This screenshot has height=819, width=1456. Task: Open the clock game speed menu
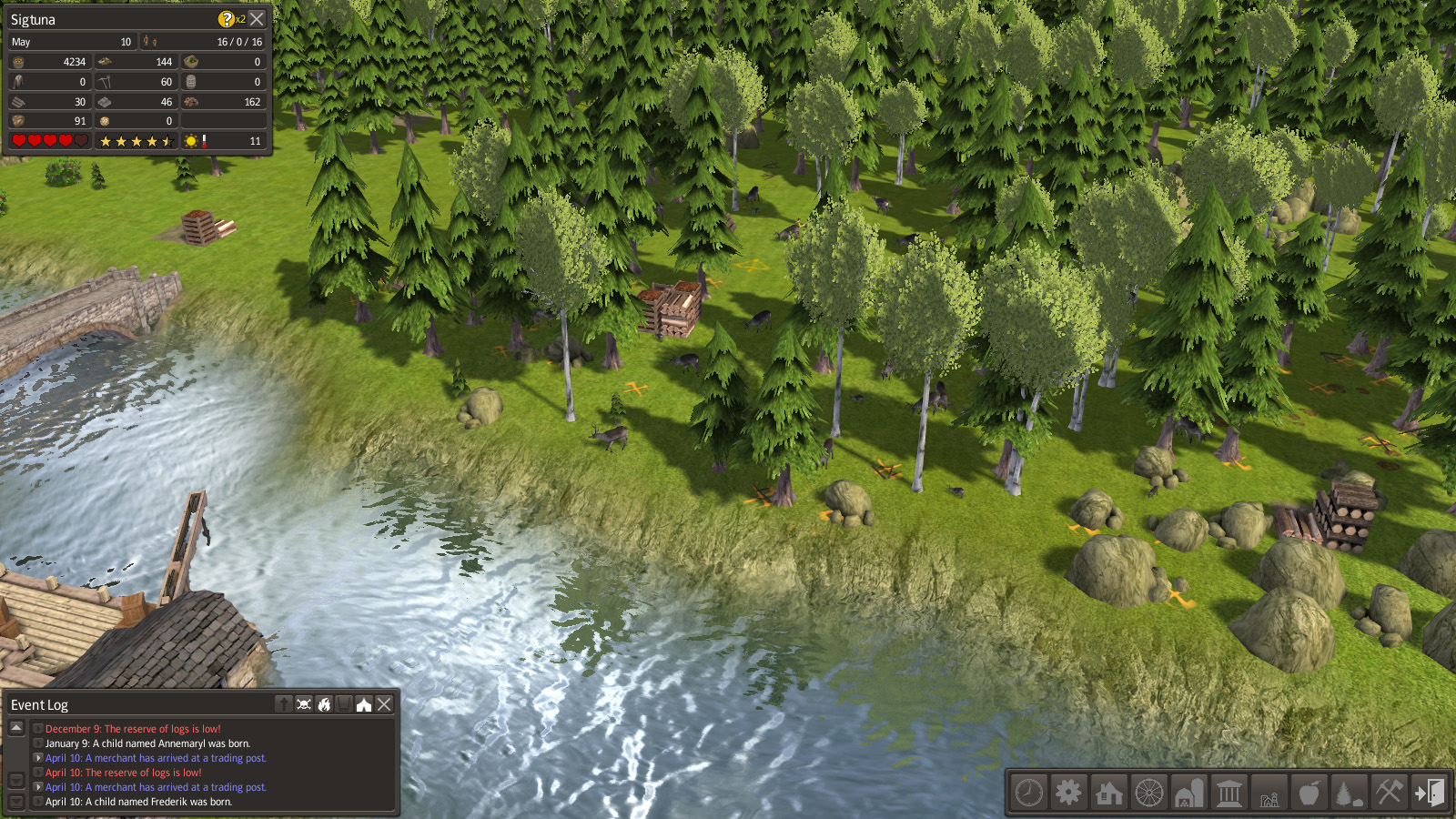coord(1029,793)
